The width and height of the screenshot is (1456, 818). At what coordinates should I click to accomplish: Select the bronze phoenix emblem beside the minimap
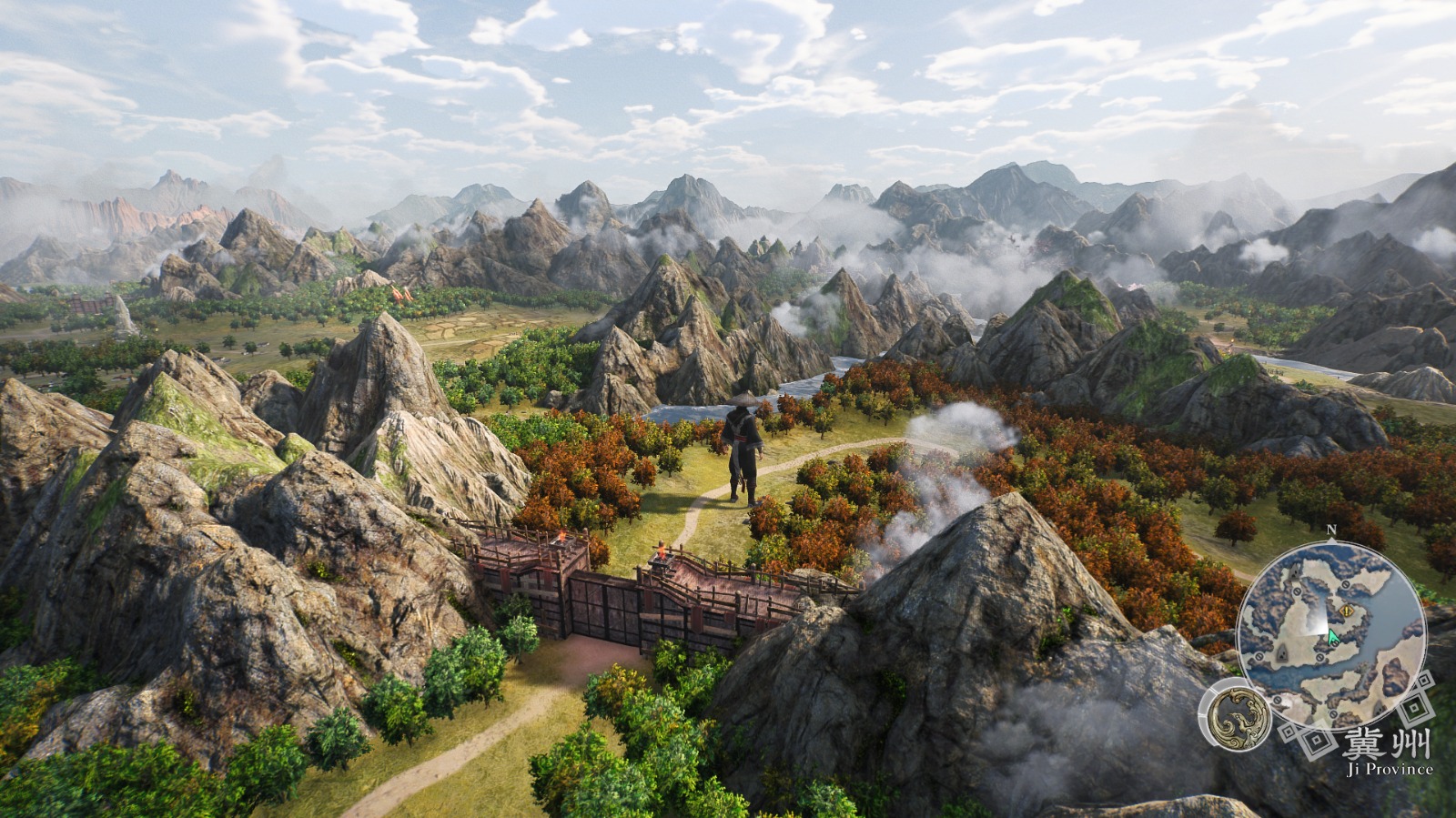tap(1235, 713)
